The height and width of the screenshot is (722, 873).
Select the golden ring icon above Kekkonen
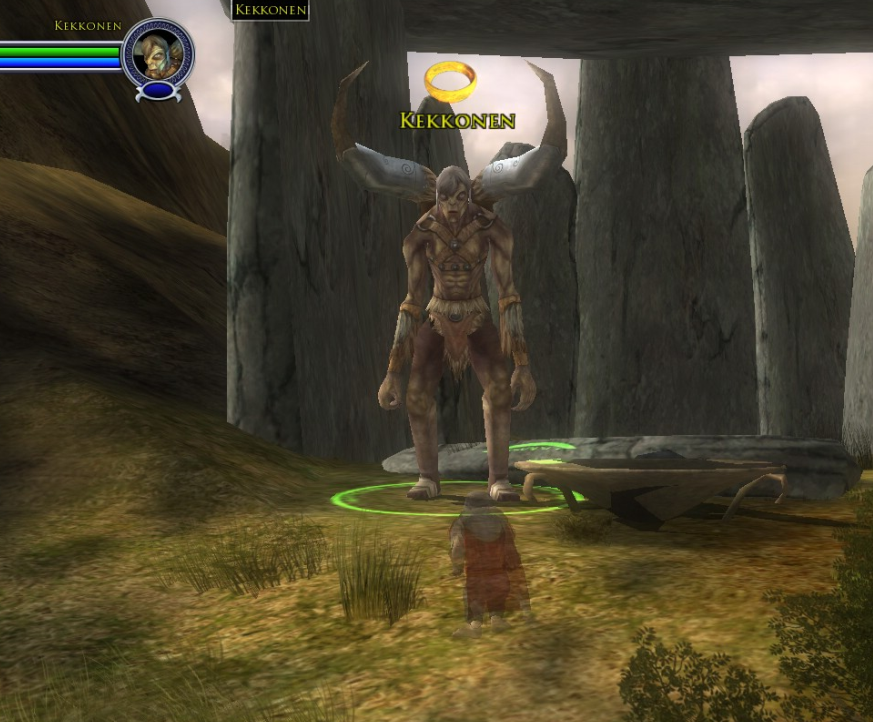(450, 81)
